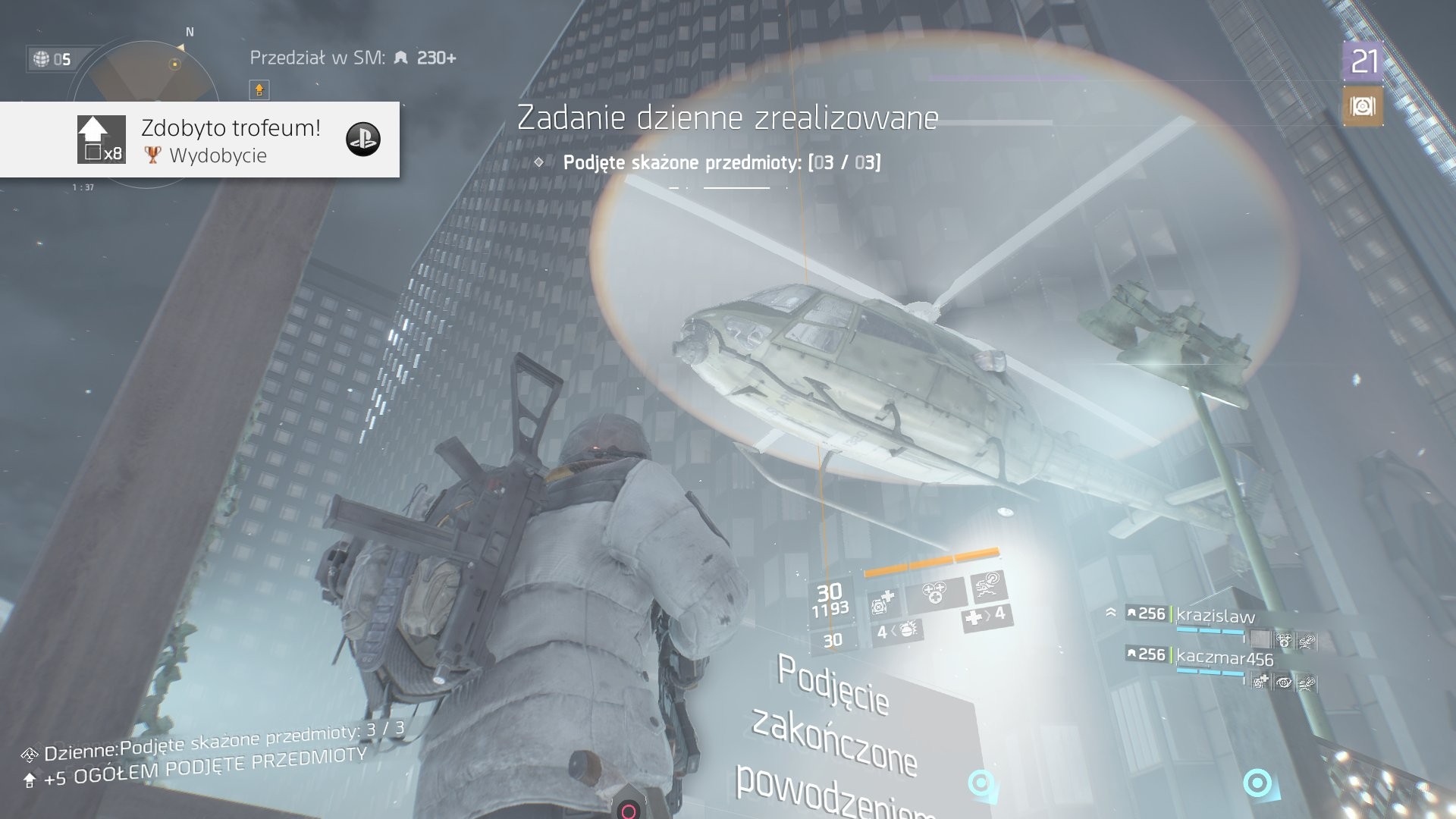The image size is (1456, 819).
Task: Activate the middle skill icon under orange bar
Action: pyautogui.click(x=934, y=593)
